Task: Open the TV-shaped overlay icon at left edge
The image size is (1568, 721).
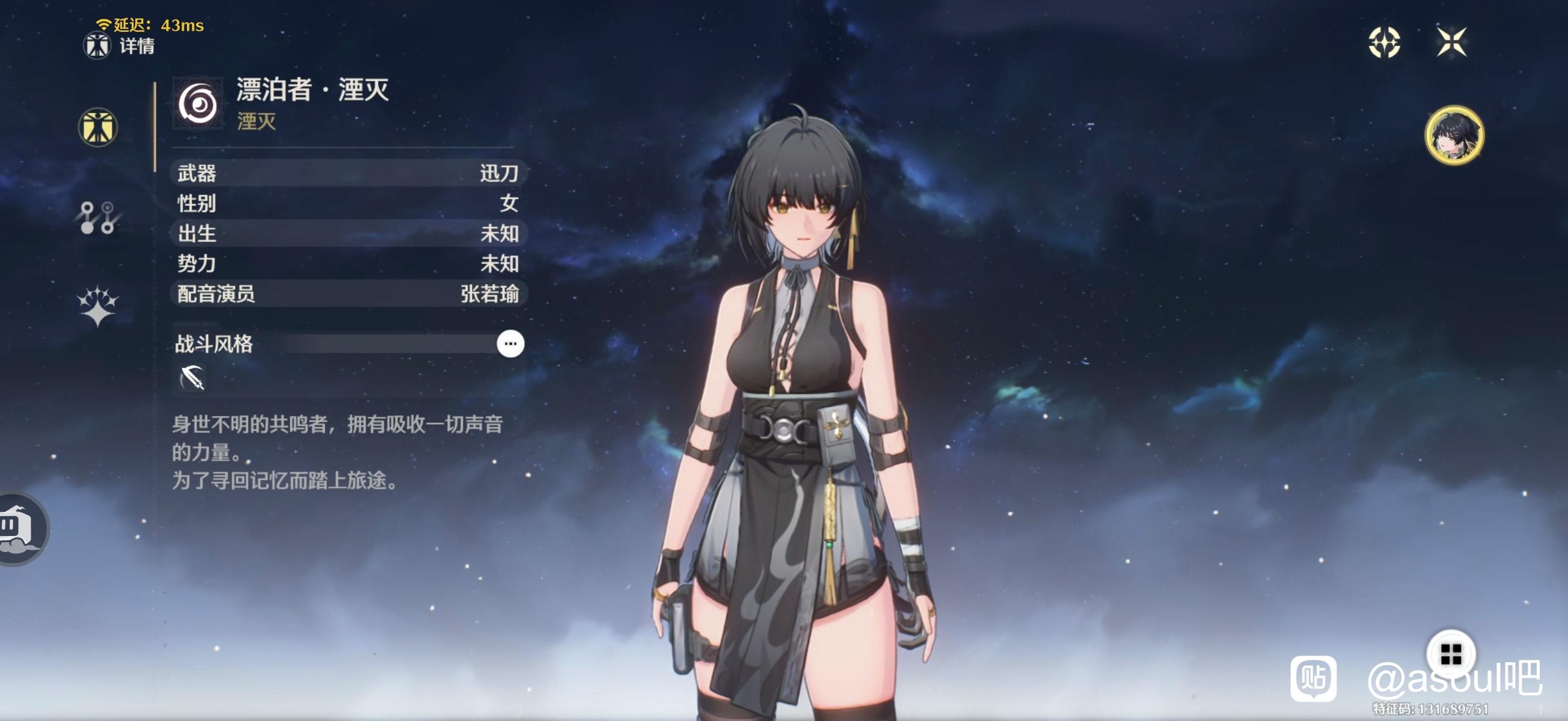Action: (x=17, y=528)
